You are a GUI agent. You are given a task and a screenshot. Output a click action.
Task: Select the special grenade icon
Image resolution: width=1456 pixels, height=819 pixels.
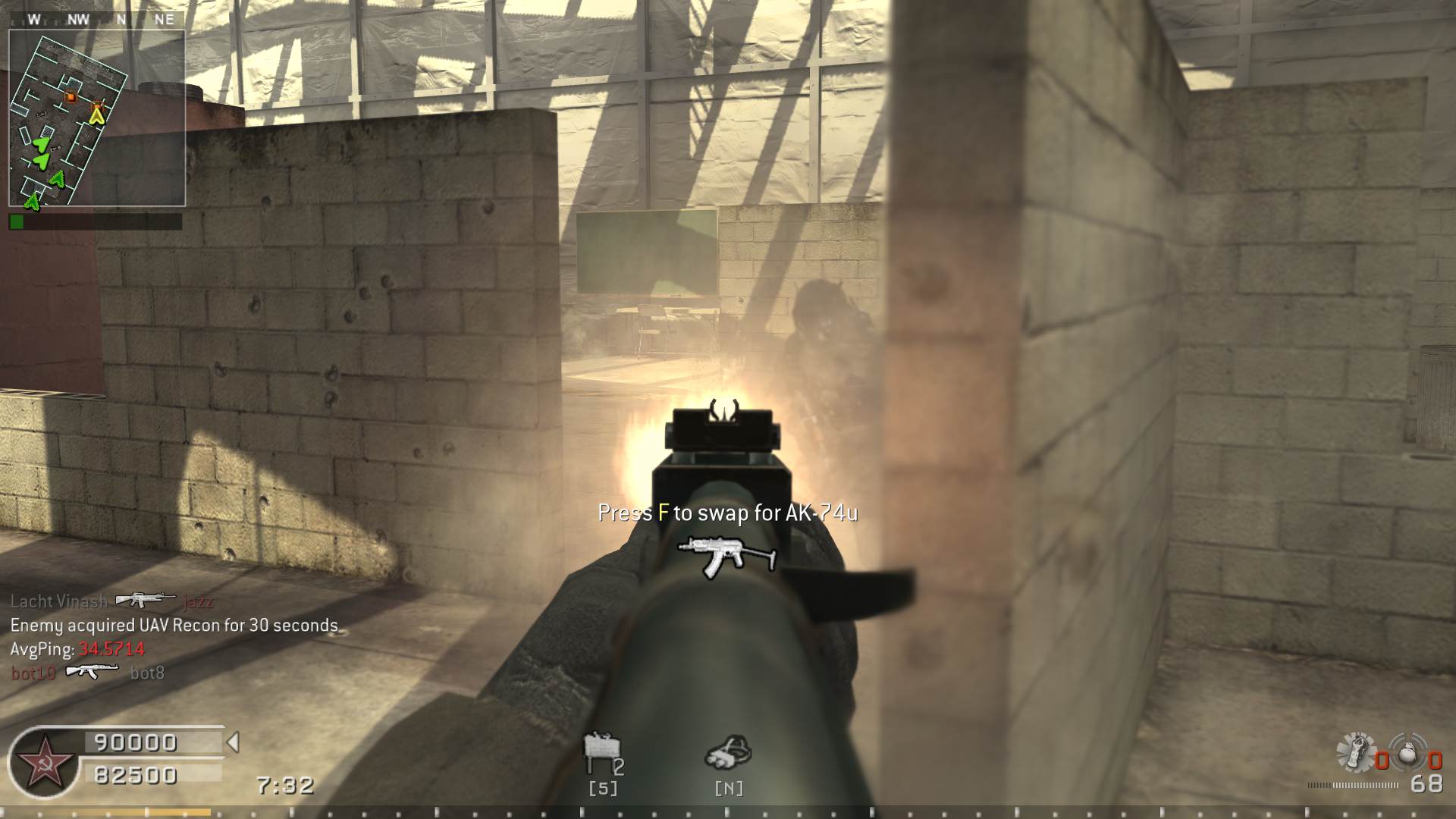click(x=1357, y=751)
